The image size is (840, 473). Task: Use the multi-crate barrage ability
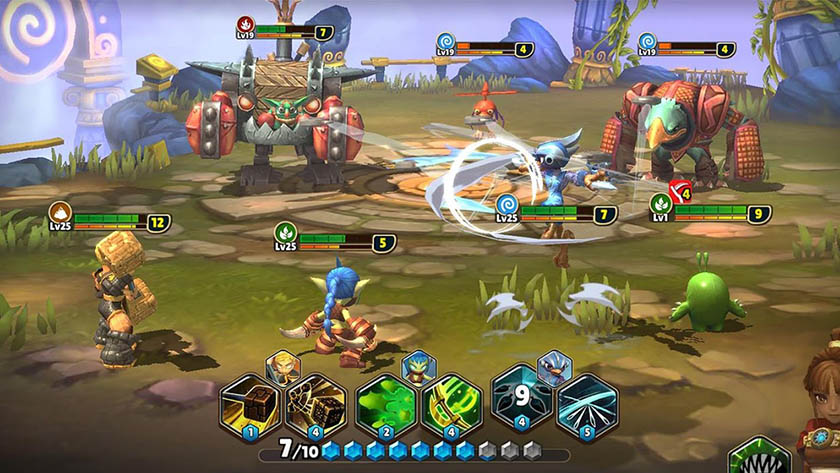[x=314, y=405]
